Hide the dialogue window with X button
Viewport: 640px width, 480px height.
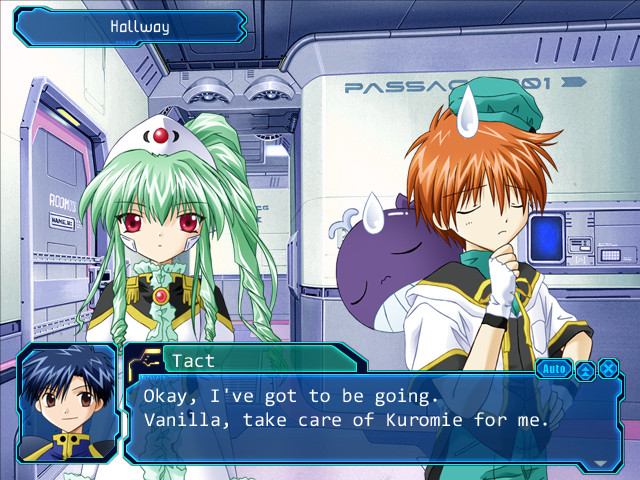tap(607, 369)
